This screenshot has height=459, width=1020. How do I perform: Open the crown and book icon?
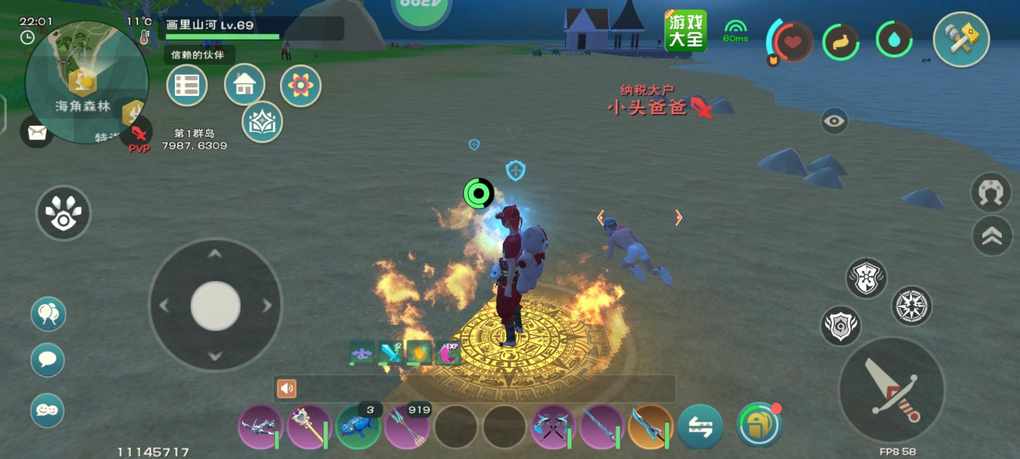point(262,122)
